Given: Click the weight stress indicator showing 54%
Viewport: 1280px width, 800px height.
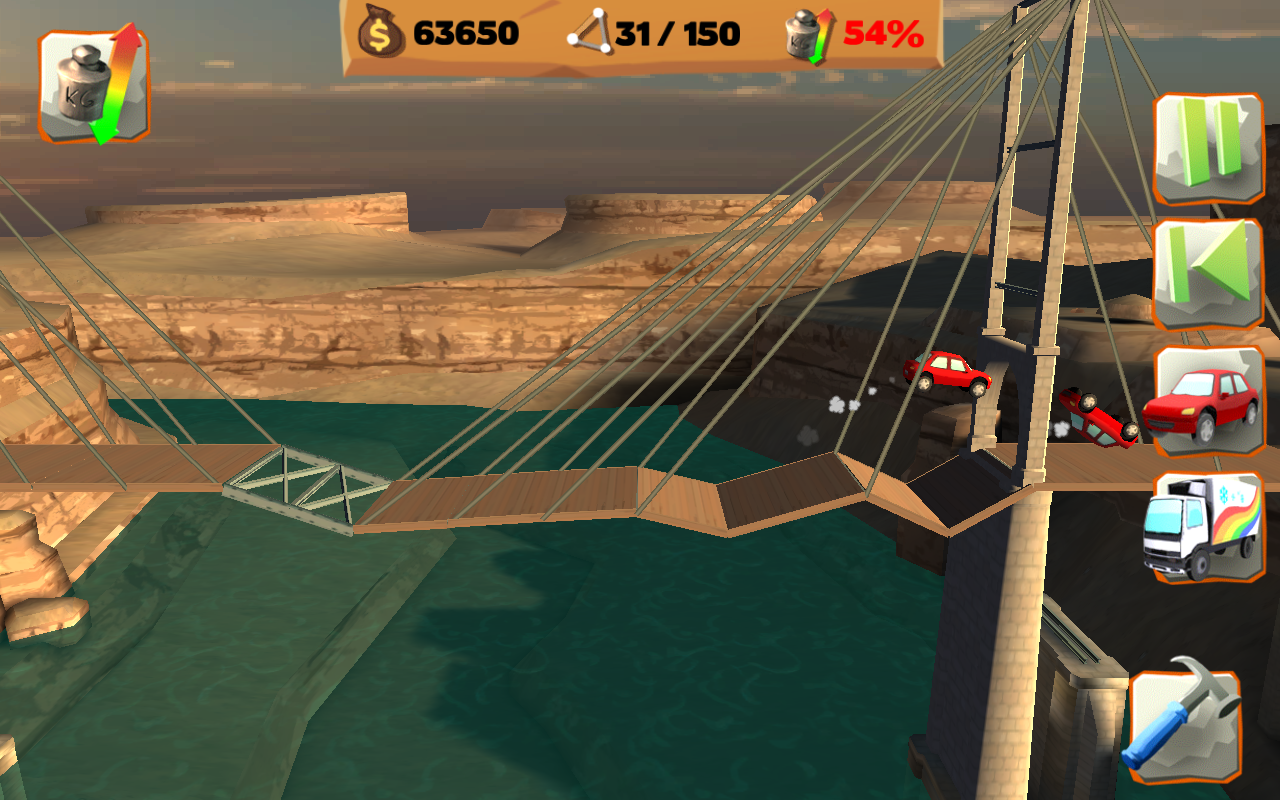Looking at the screenshot, I should [x=800, y=35].
